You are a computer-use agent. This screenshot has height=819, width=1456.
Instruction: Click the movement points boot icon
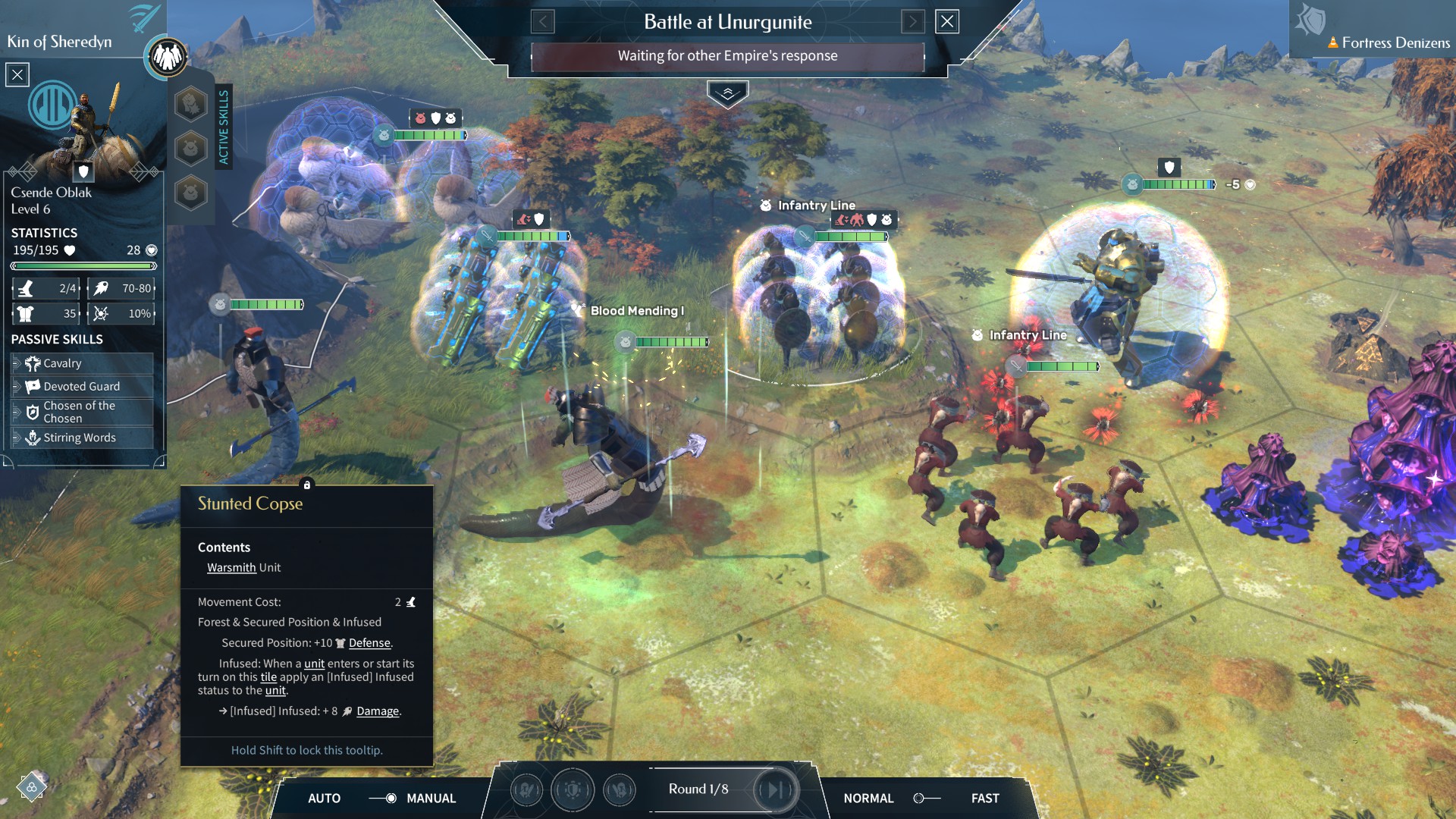tap(27, 288)
